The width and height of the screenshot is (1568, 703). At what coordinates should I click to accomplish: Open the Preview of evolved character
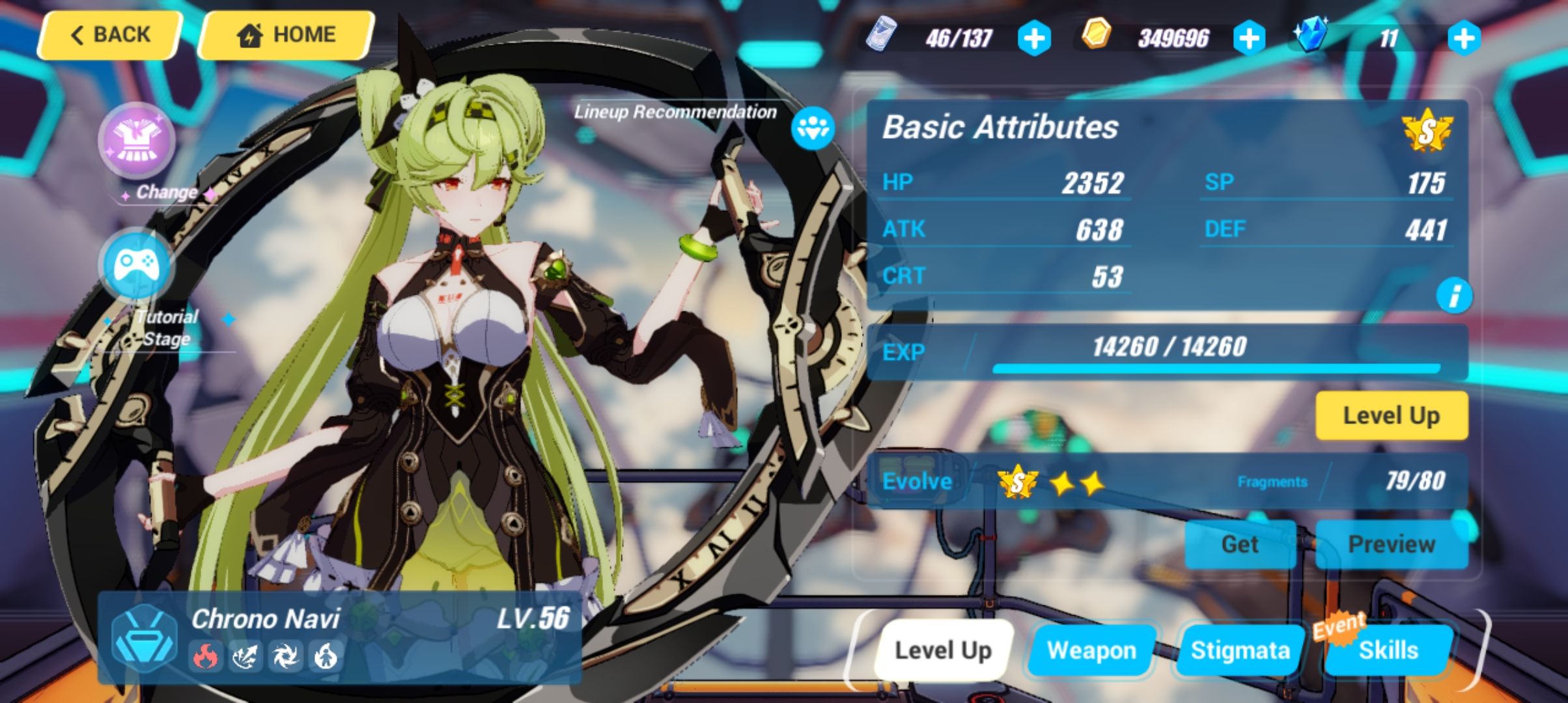[1391, 544]
